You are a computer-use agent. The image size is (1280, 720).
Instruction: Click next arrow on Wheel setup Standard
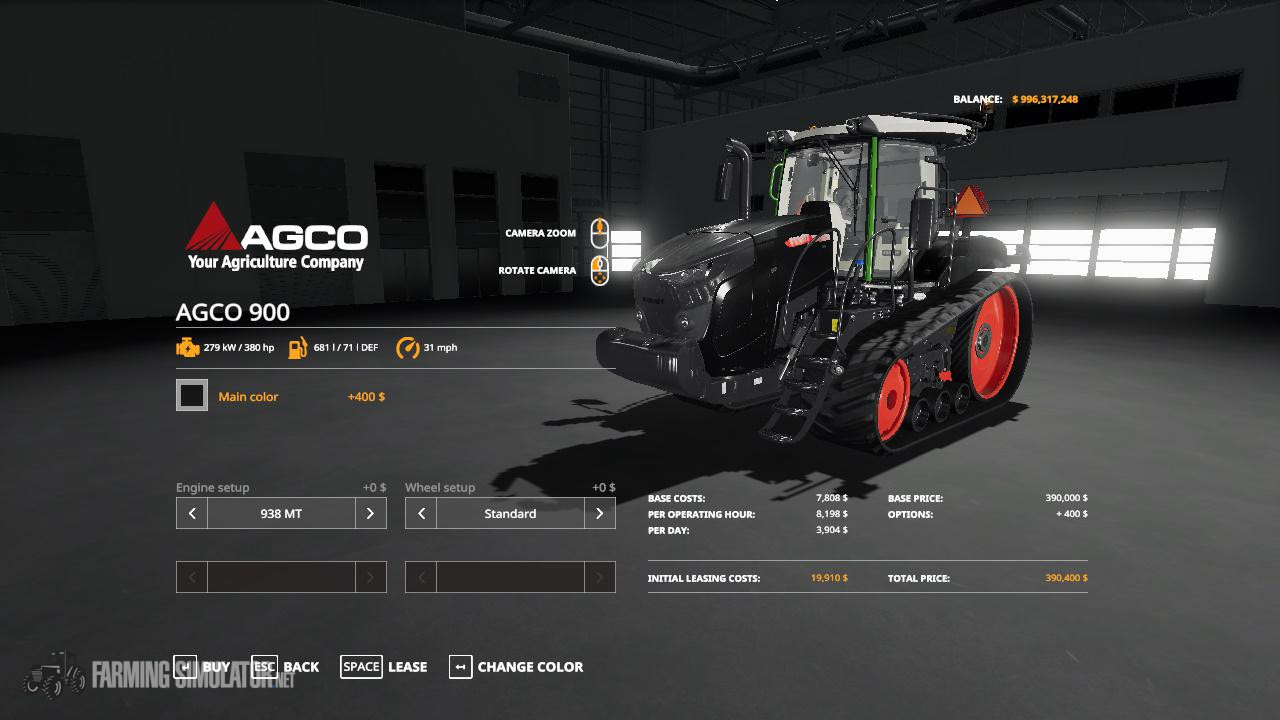pyautogui.click(x=600, y=513)
